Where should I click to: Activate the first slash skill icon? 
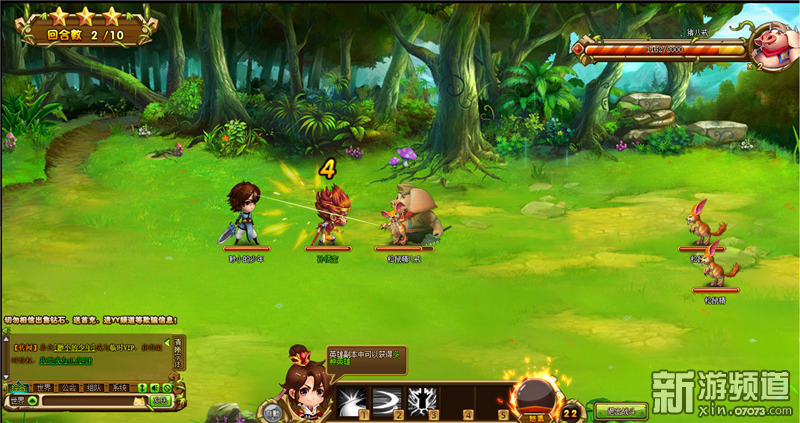353,401
